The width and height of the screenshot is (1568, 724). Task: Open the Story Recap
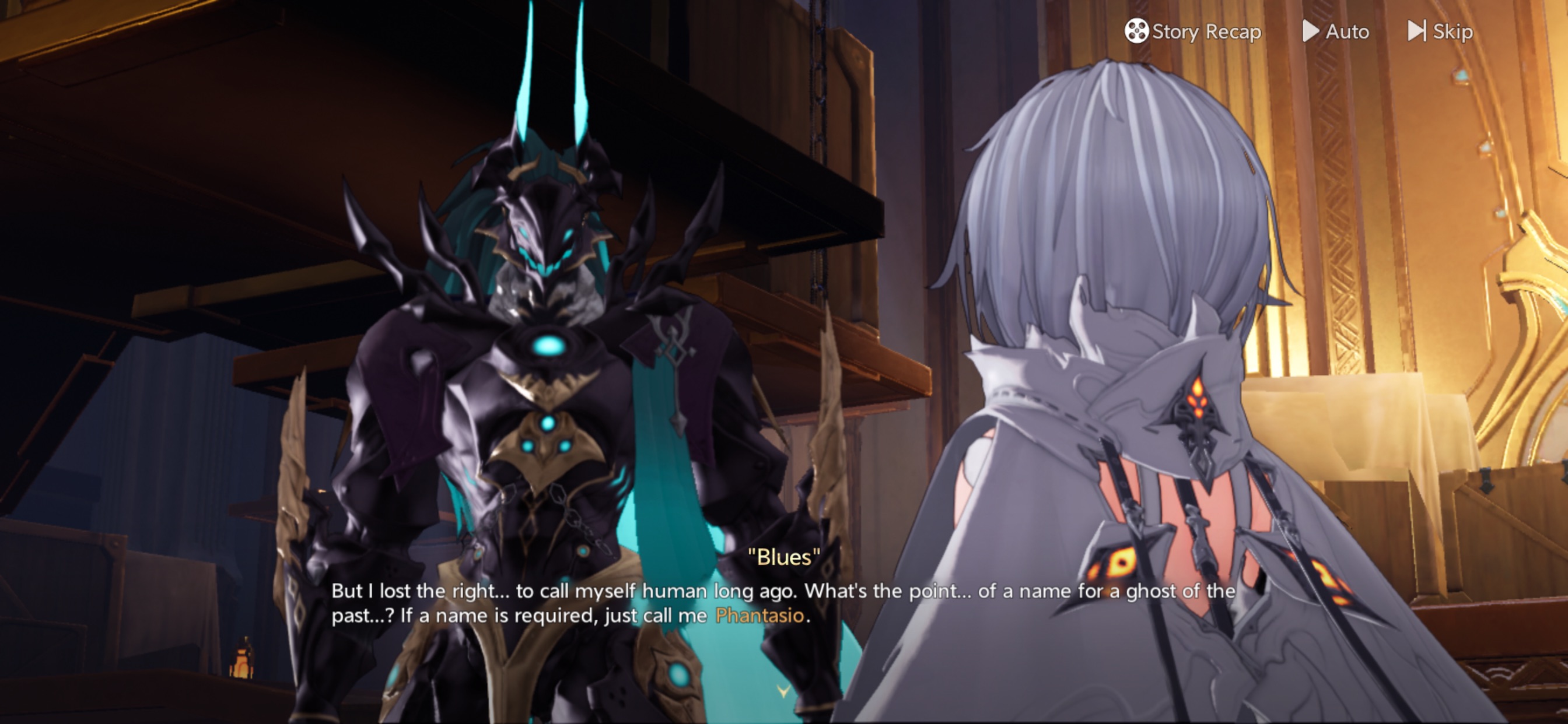(1193, 31)
